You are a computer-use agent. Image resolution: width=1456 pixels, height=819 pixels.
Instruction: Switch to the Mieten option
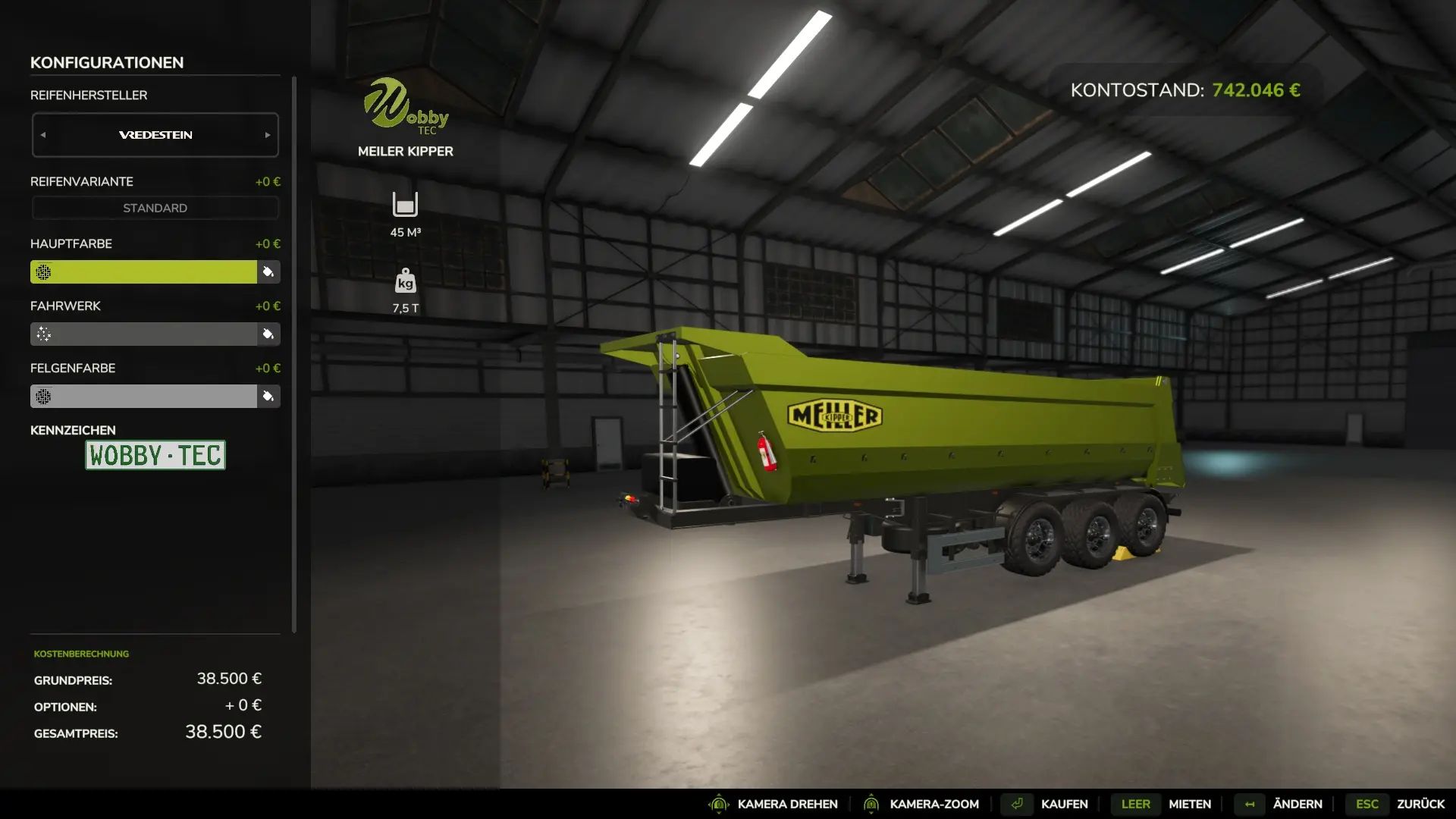[x=1189, y=804]
